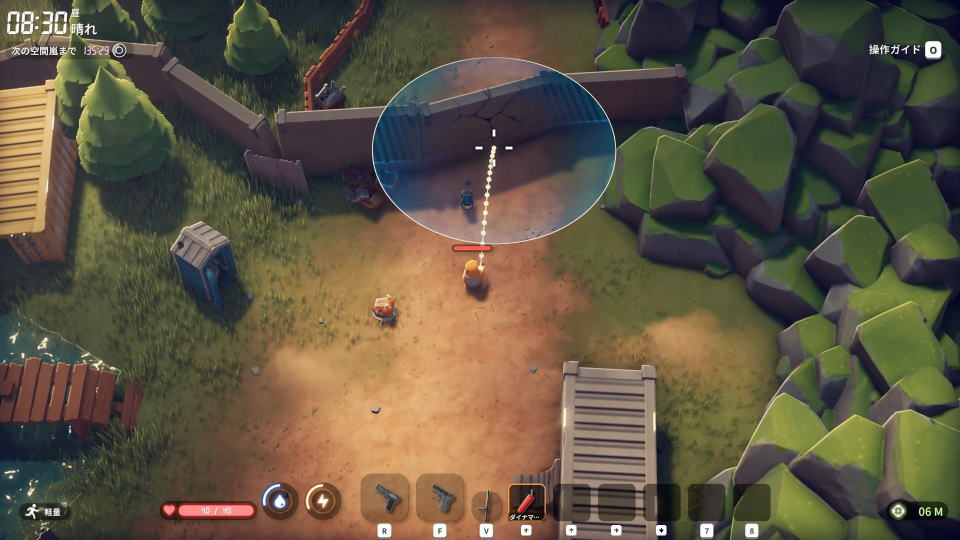This screenshot has width=960, height=540.
Task: Click the lightning bolt energy icon
Action: click(322, 500)
